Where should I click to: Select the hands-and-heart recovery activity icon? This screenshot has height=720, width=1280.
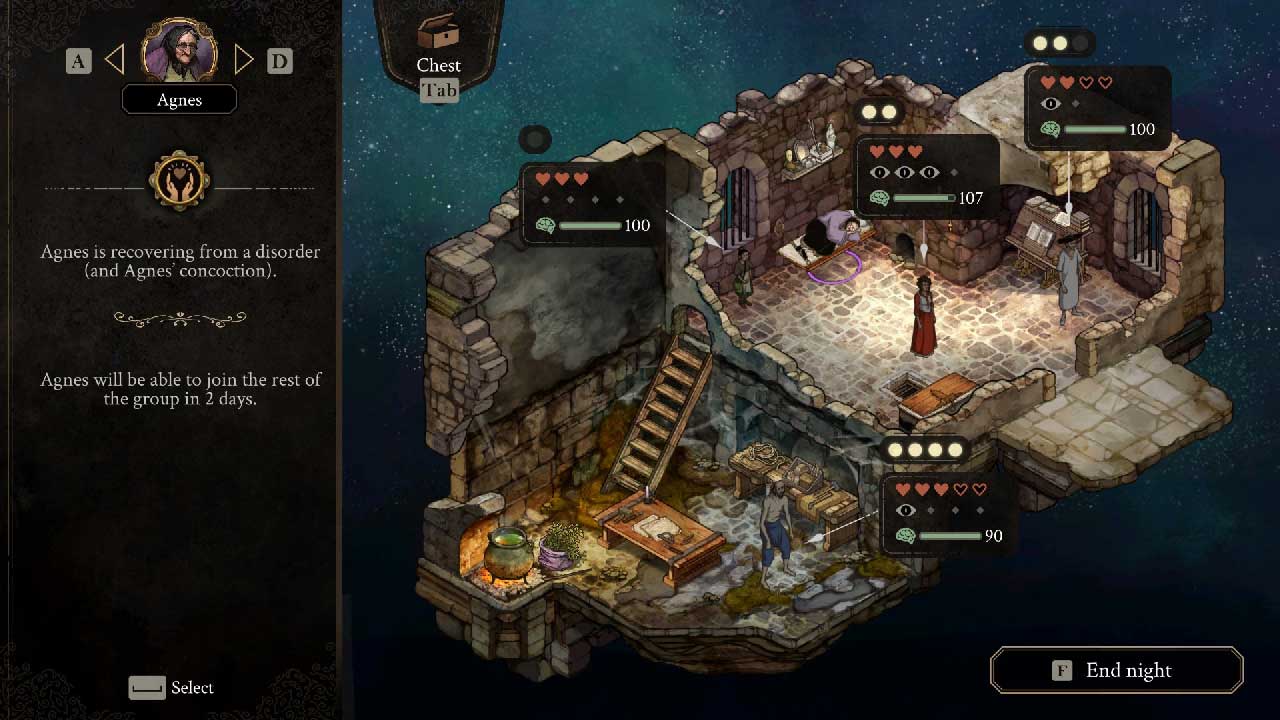tap(179, 181)
